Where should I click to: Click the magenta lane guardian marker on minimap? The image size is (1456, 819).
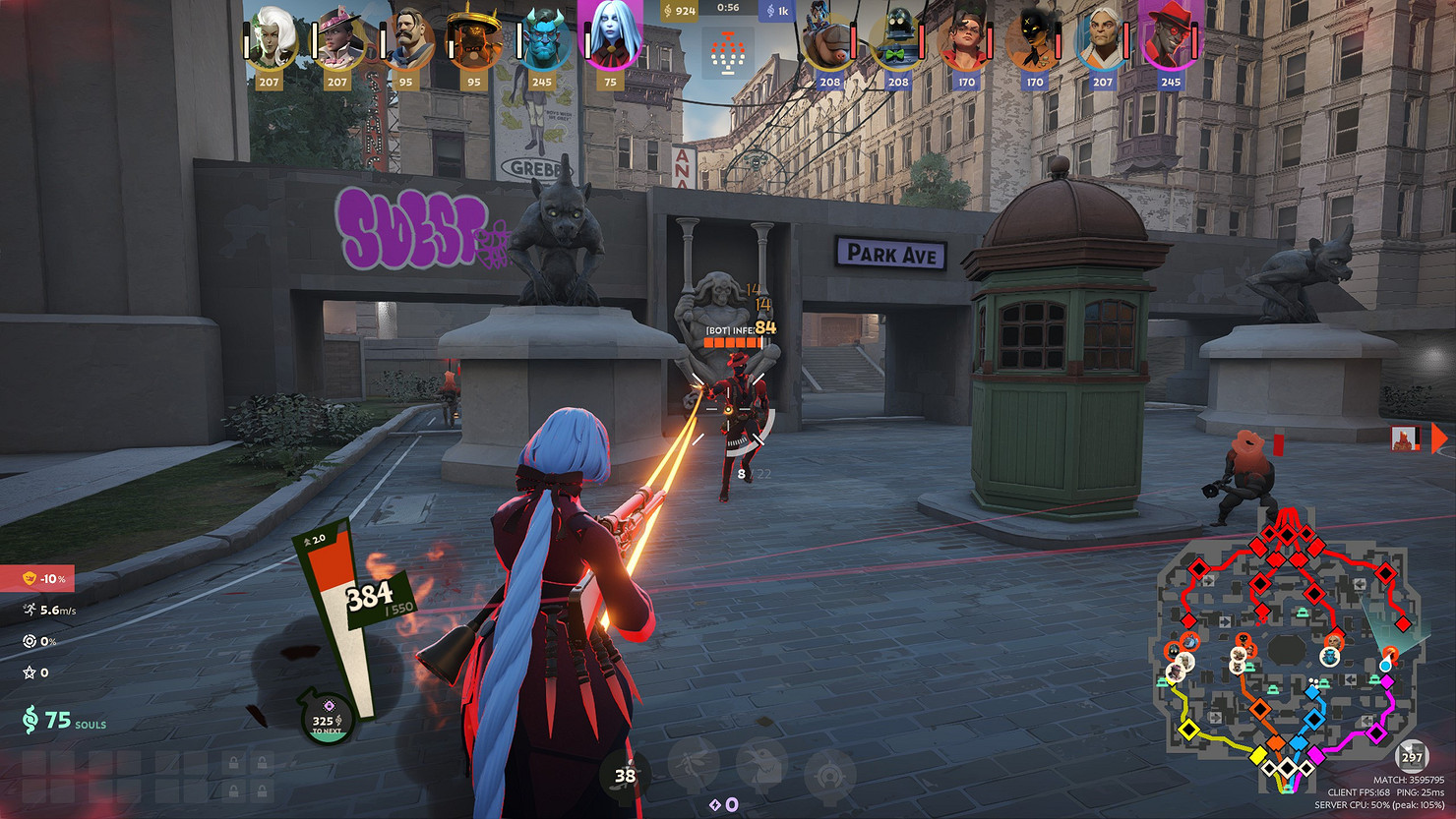tap(1377, 732)
